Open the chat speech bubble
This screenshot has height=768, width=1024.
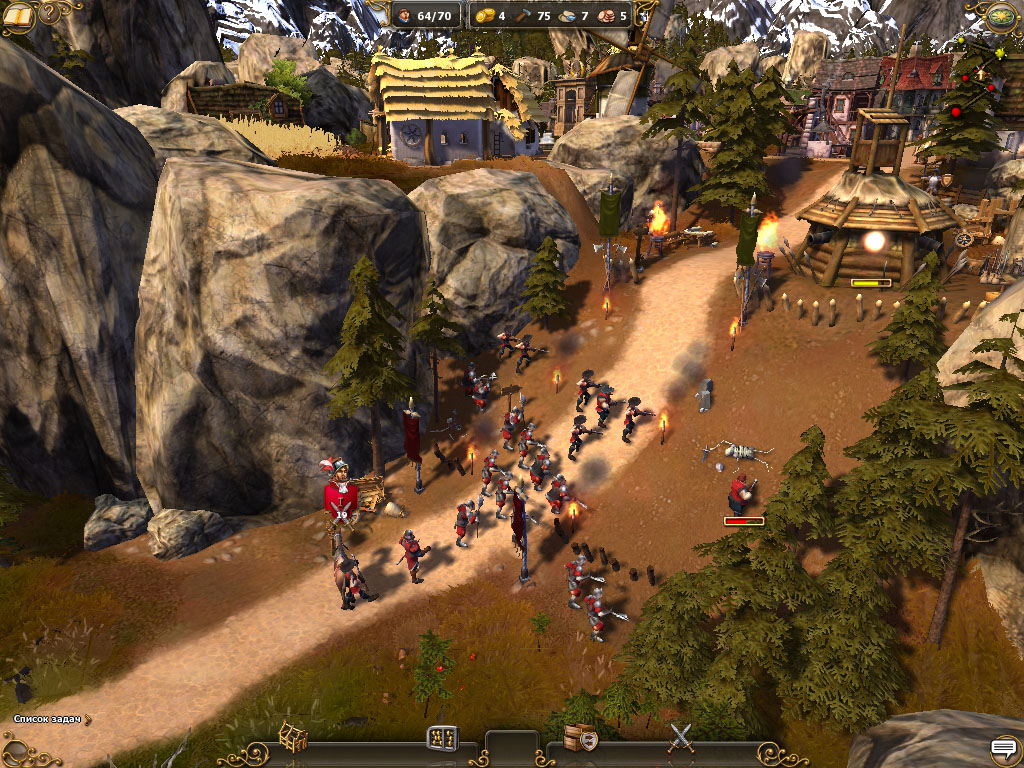click(1003, 748)
